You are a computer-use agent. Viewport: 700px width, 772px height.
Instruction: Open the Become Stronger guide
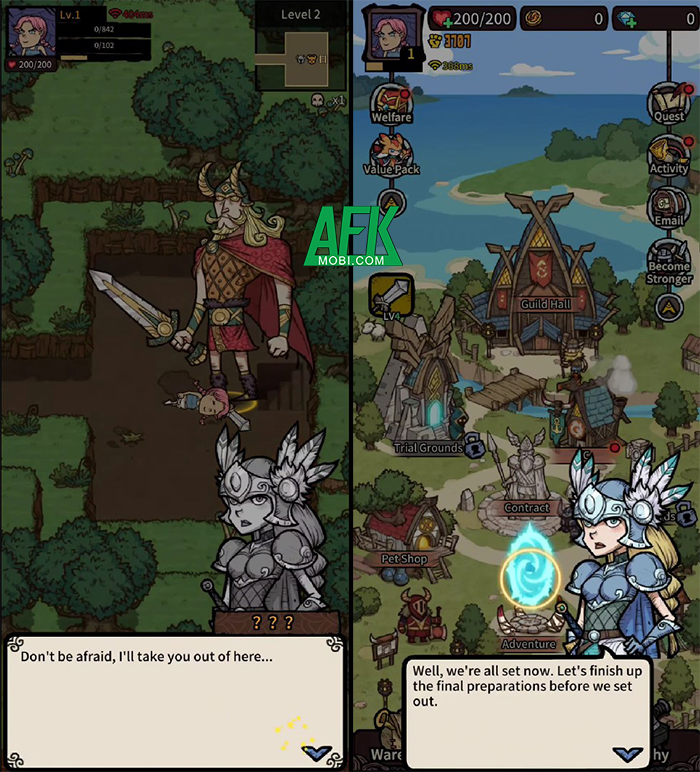[x=668, y=258]
